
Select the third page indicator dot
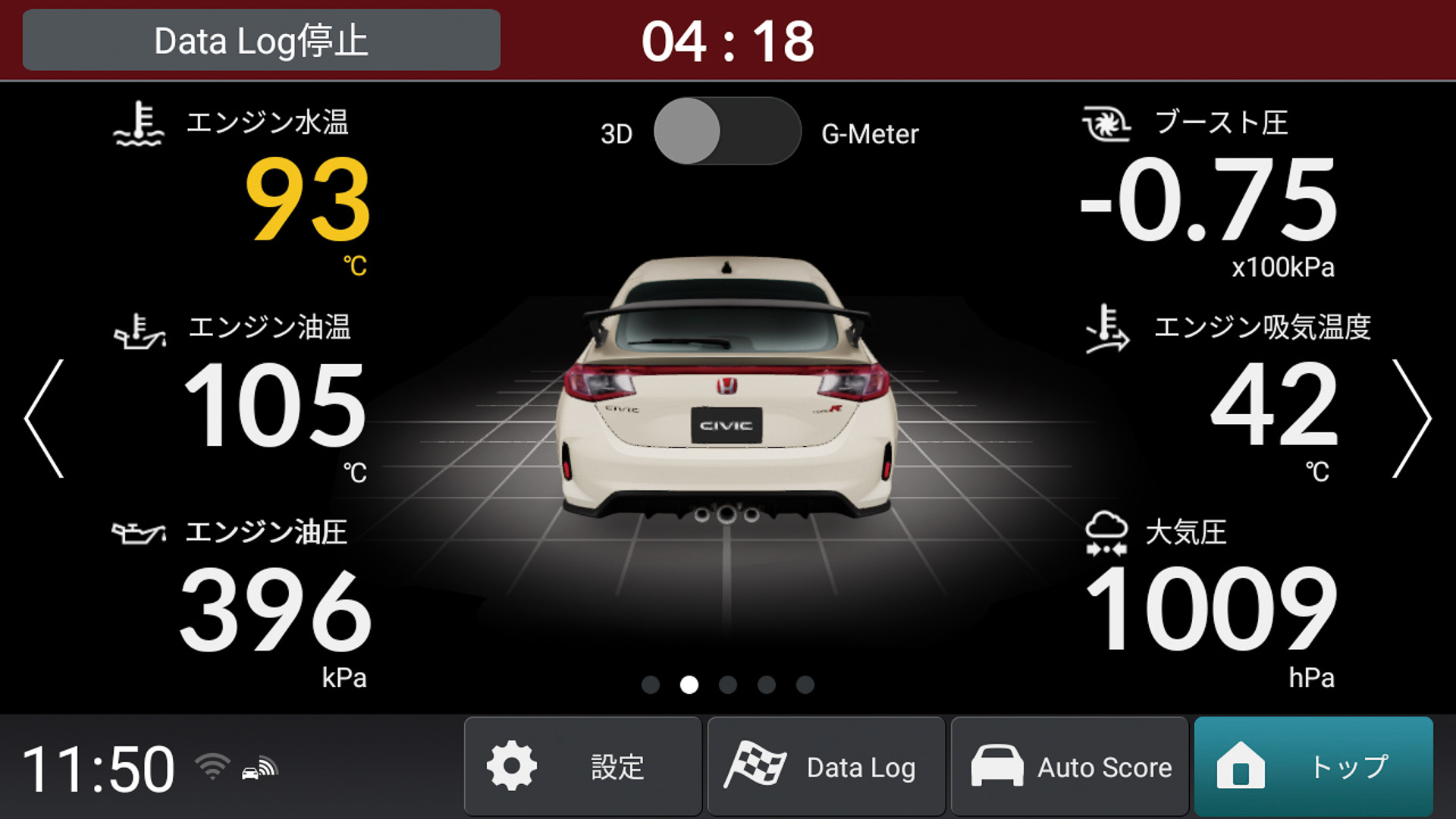(x=729, y=685)
